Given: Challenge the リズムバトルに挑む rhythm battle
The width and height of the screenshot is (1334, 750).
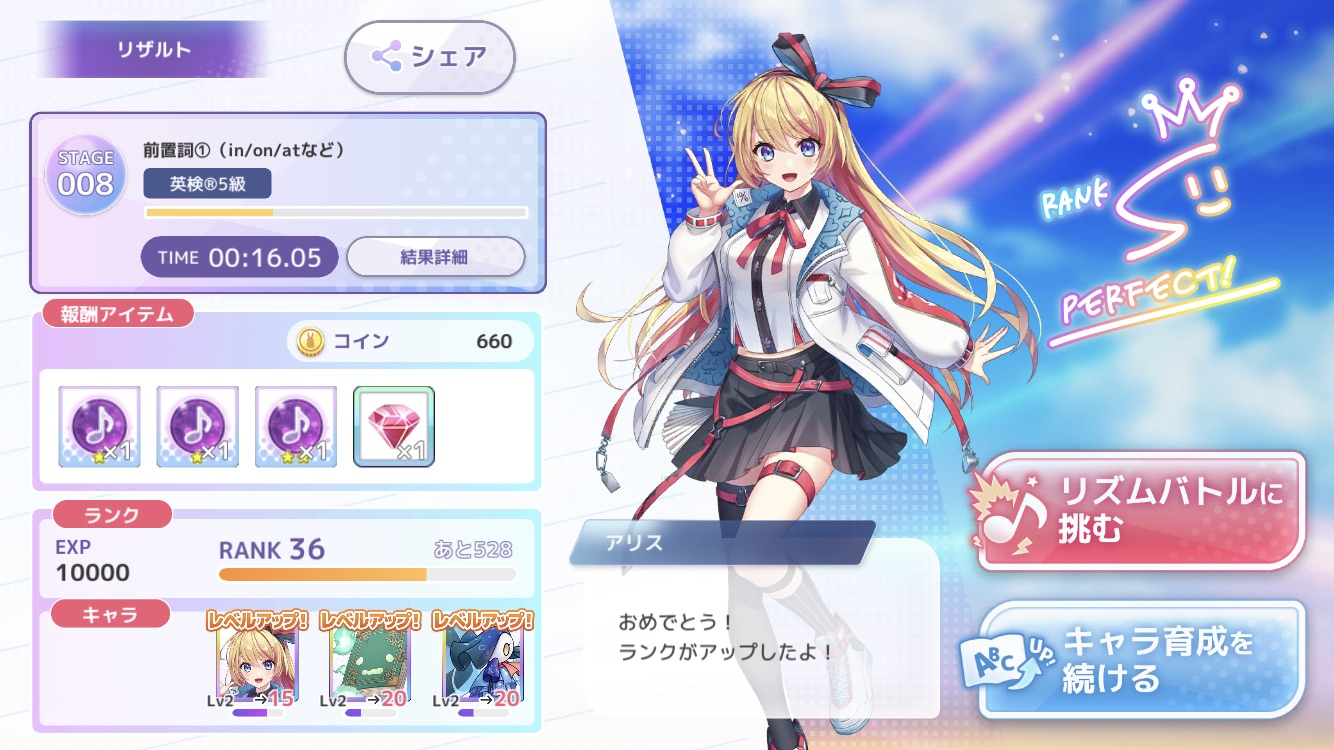Looking at the screenshot, I should [x=1141, y=511].
